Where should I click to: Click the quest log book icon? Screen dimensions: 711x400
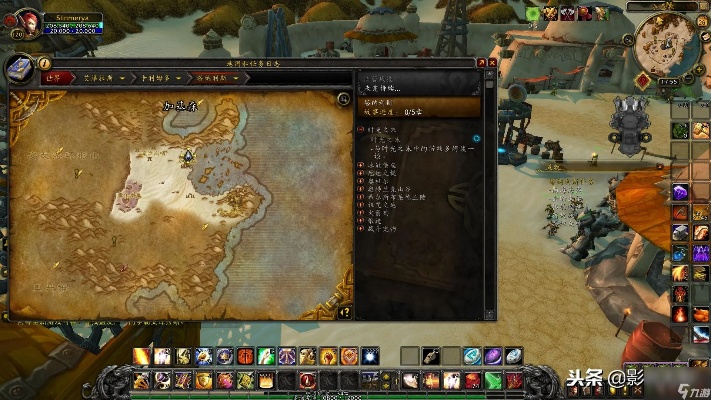coord(22,70)
